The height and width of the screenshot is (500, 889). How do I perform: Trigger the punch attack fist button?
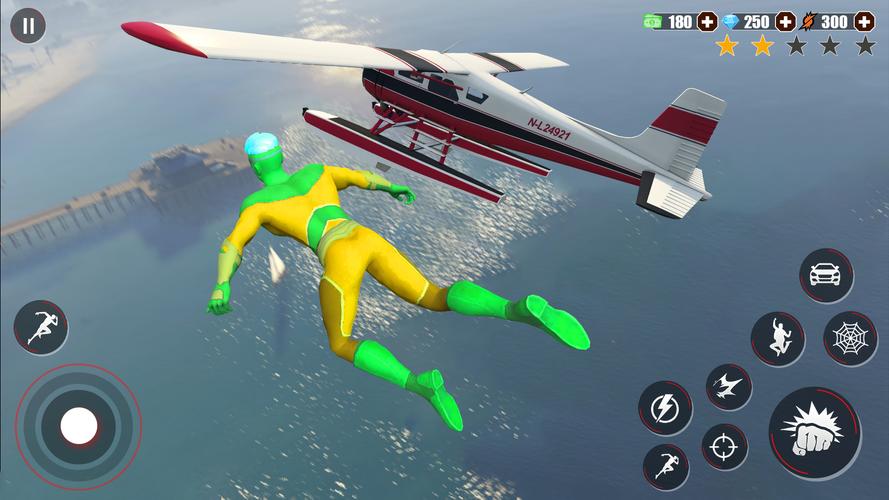pos(815,433)
